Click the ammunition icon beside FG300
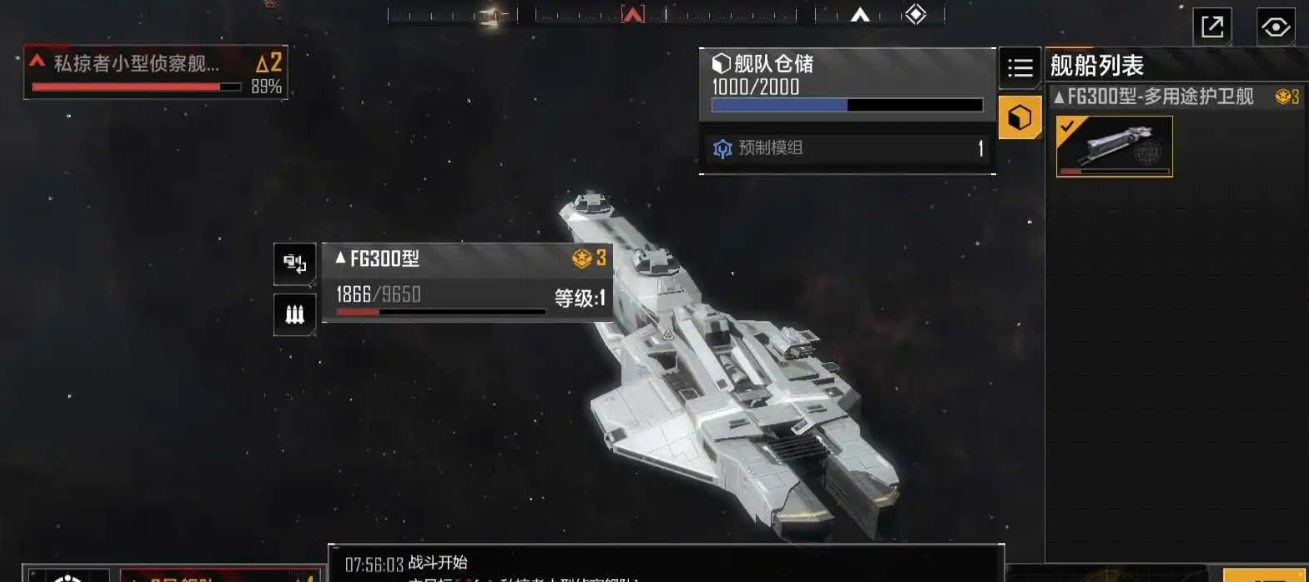 tap(295, 314)
